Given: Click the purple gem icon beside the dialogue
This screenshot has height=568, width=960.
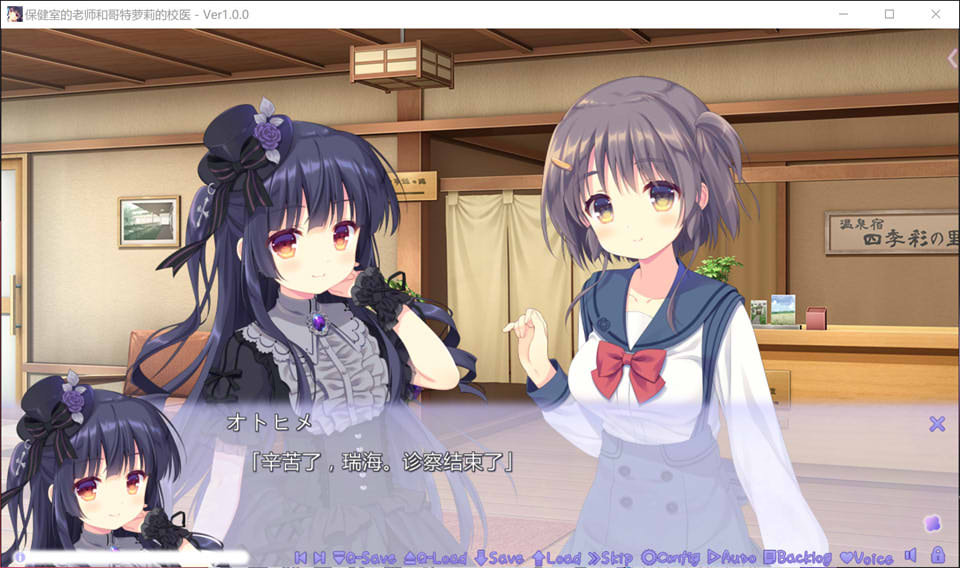Looking at the screenshot, I should pyautogui.click(x=932, y=522).
